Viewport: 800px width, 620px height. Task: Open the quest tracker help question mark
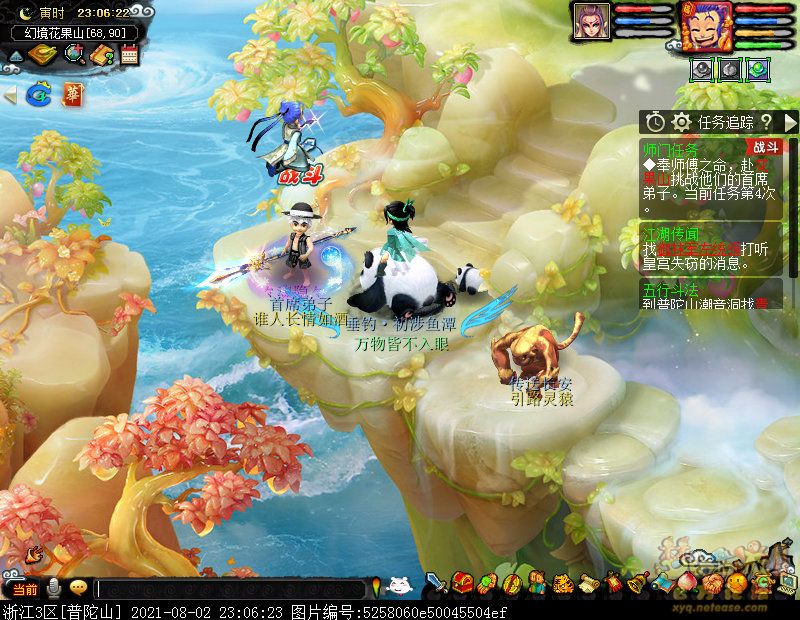click(x=766, y=122)
